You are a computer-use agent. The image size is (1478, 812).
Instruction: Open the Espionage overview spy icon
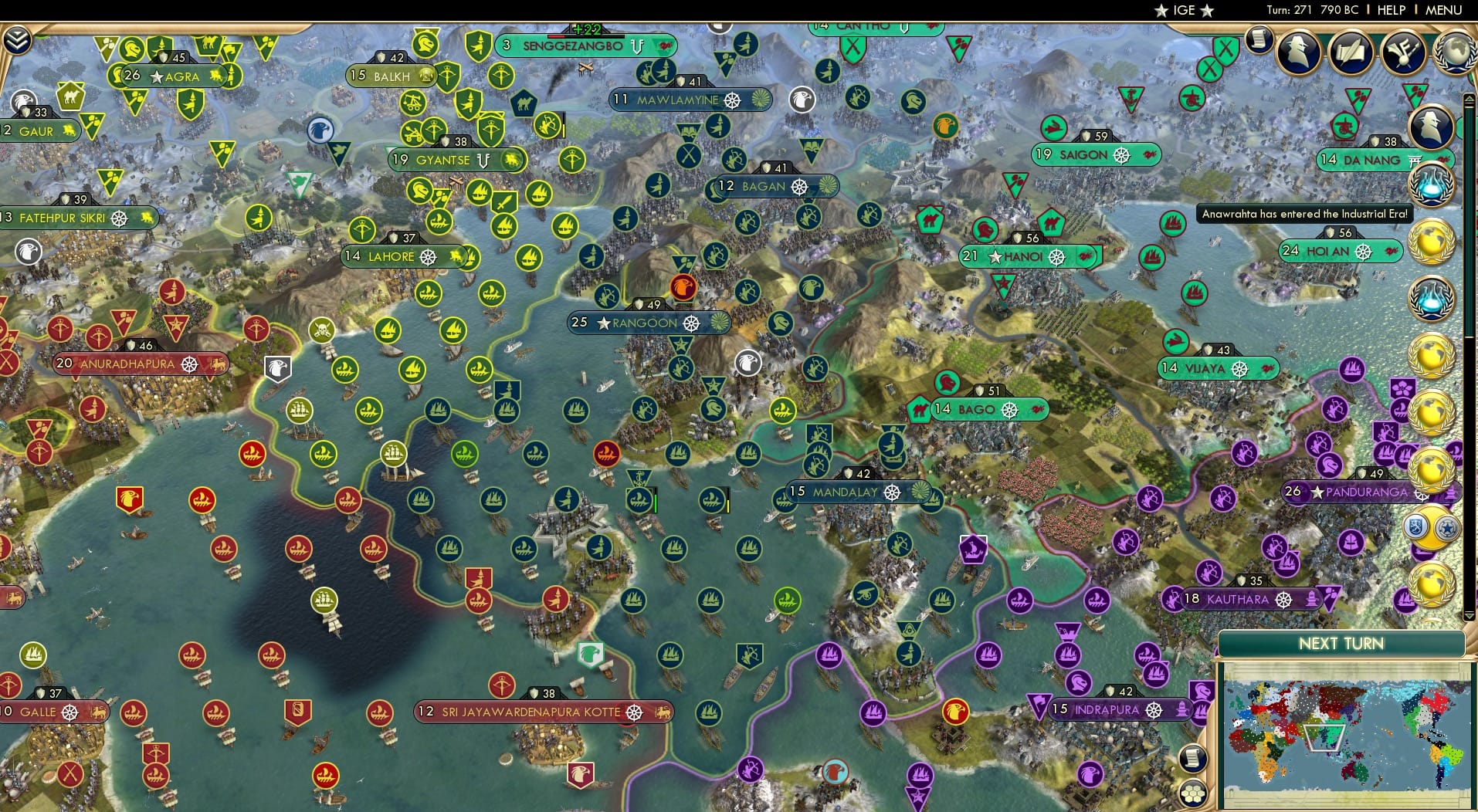pyautogui.click(x=1299, y=52)
